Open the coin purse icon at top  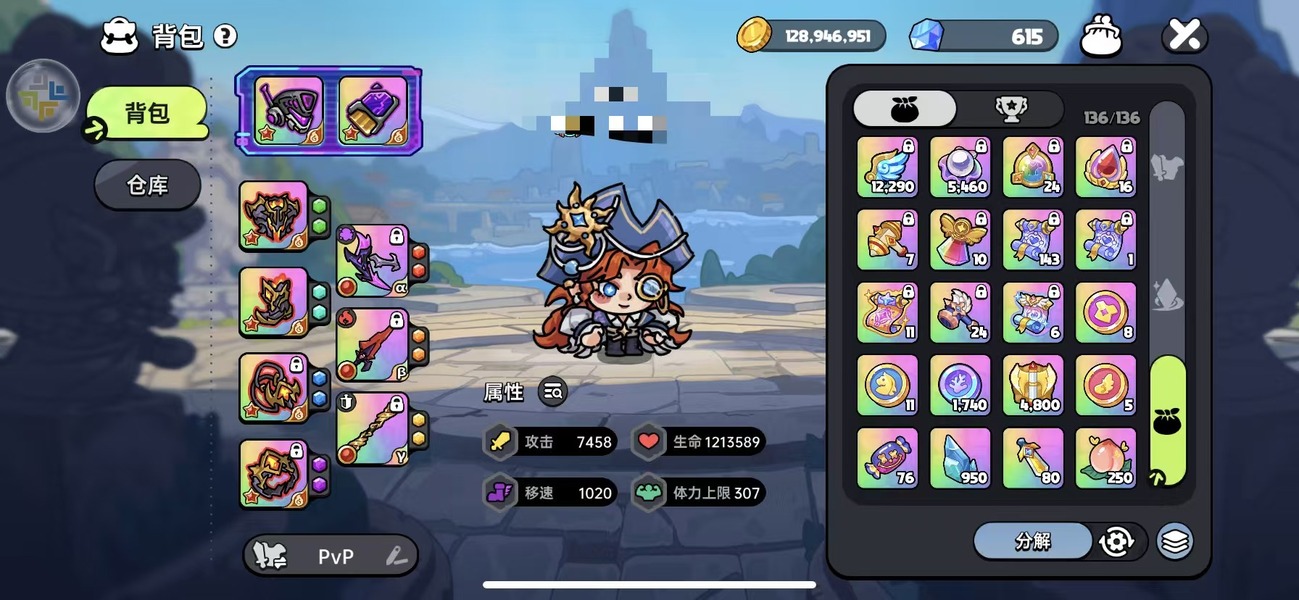click(x=1101, y=37)
